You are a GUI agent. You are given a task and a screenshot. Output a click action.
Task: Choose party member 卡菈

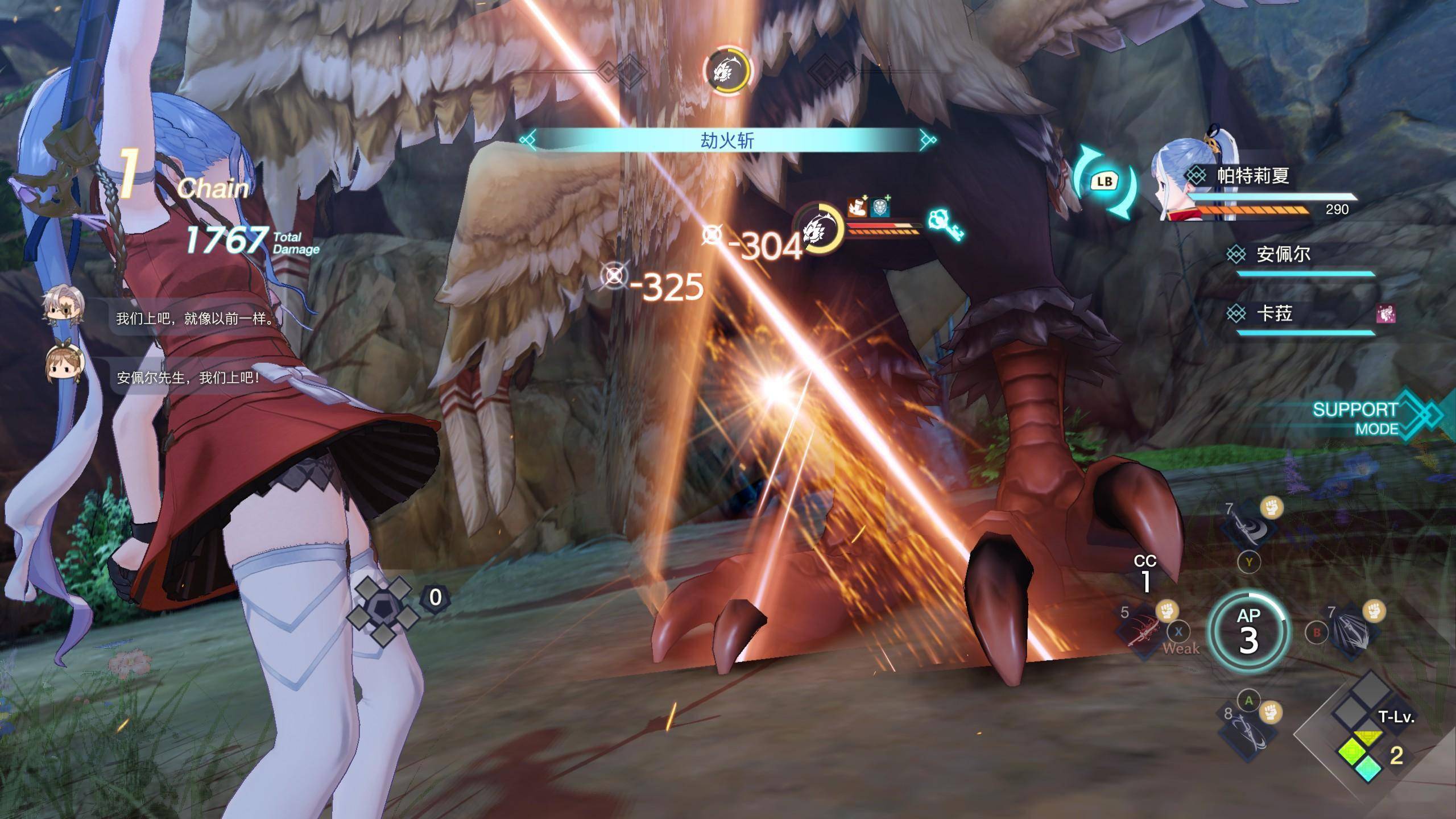[x=1274, y=314]
